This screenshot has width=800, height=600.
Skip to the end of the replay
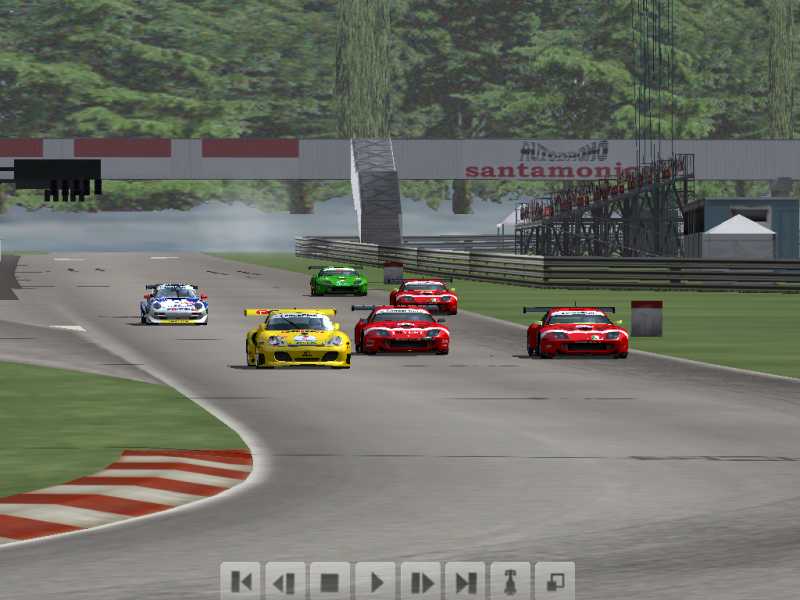click(x=465, y=581)
